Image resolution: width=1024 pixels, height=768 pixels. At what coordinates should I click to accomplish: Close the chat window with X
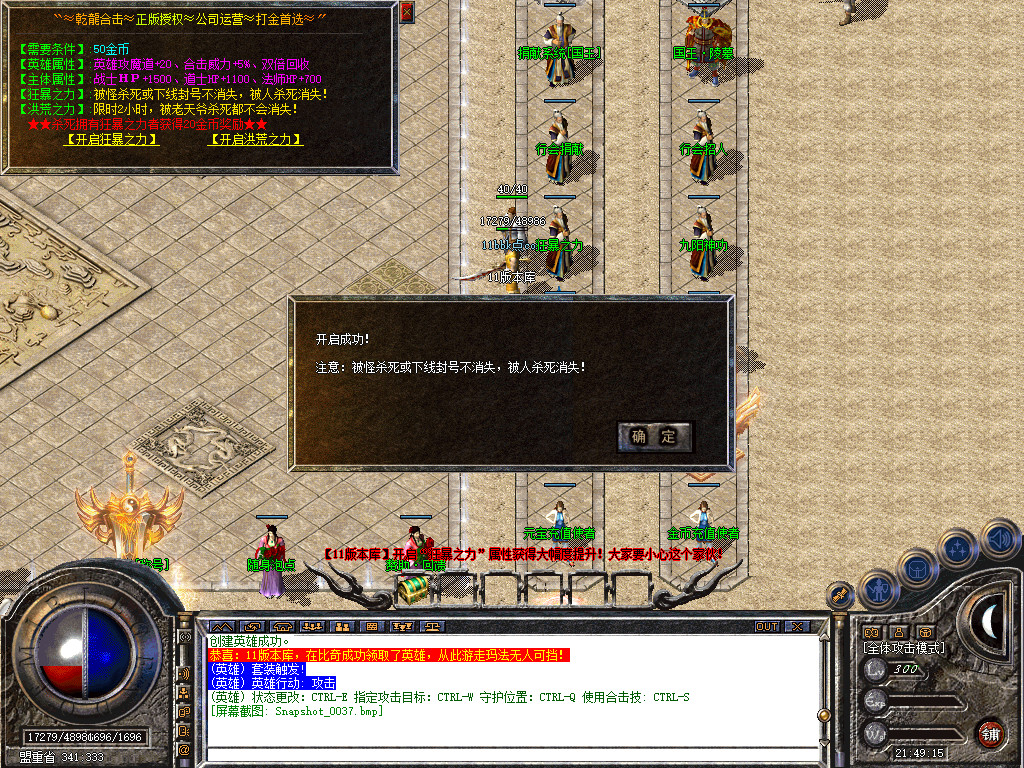797,627
